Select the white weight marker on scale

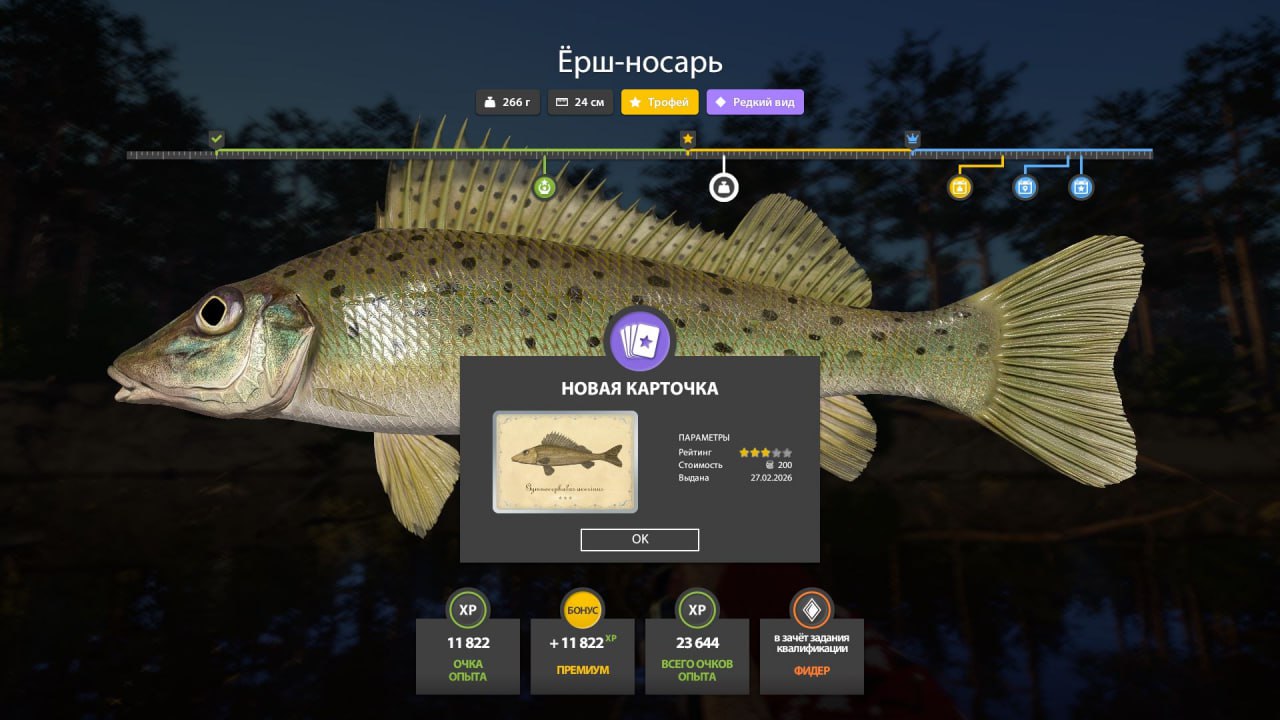click(724, 187)
